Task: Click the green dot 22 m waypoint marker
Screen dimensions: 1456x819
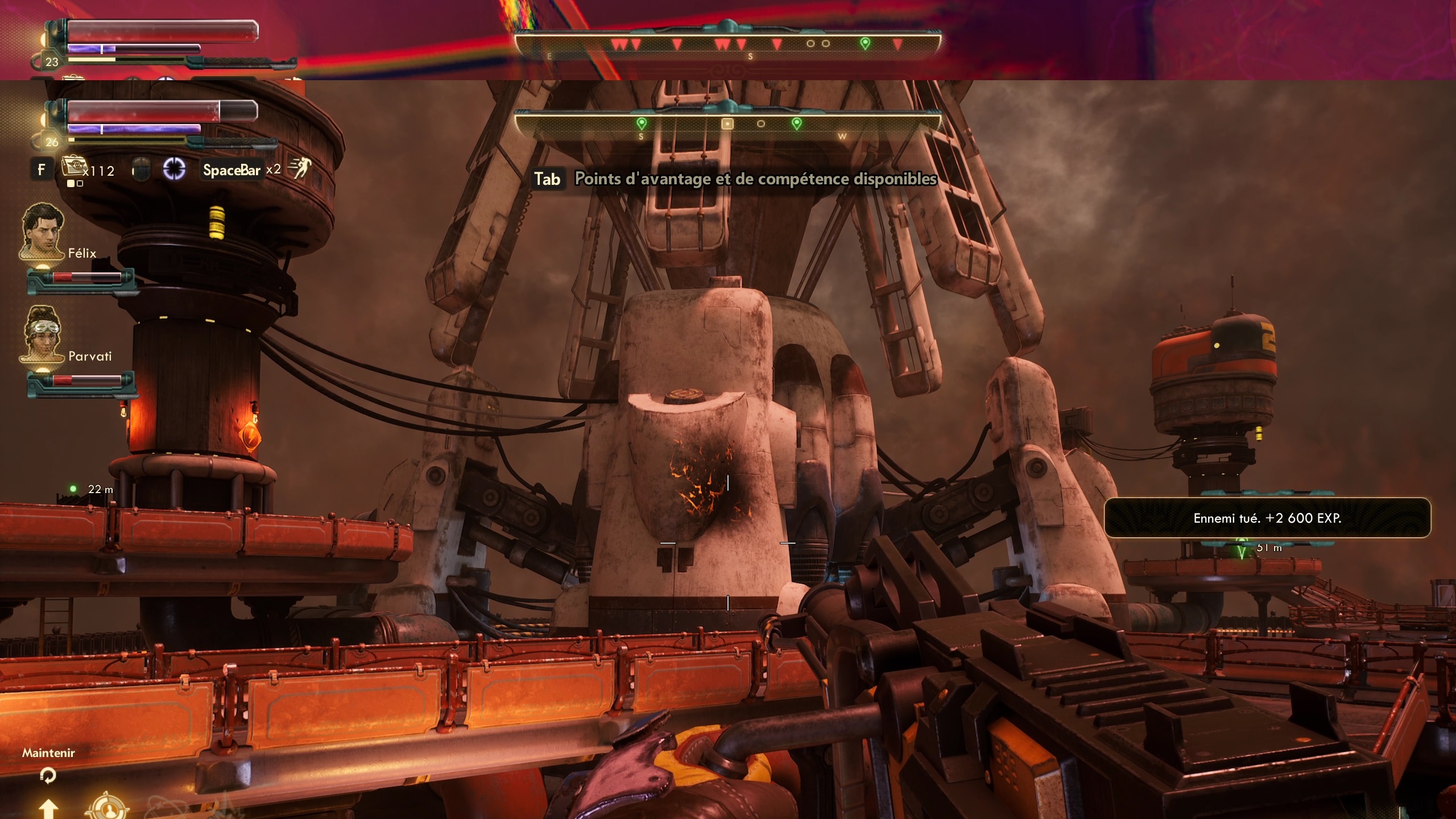Action: tap(73, 489)
